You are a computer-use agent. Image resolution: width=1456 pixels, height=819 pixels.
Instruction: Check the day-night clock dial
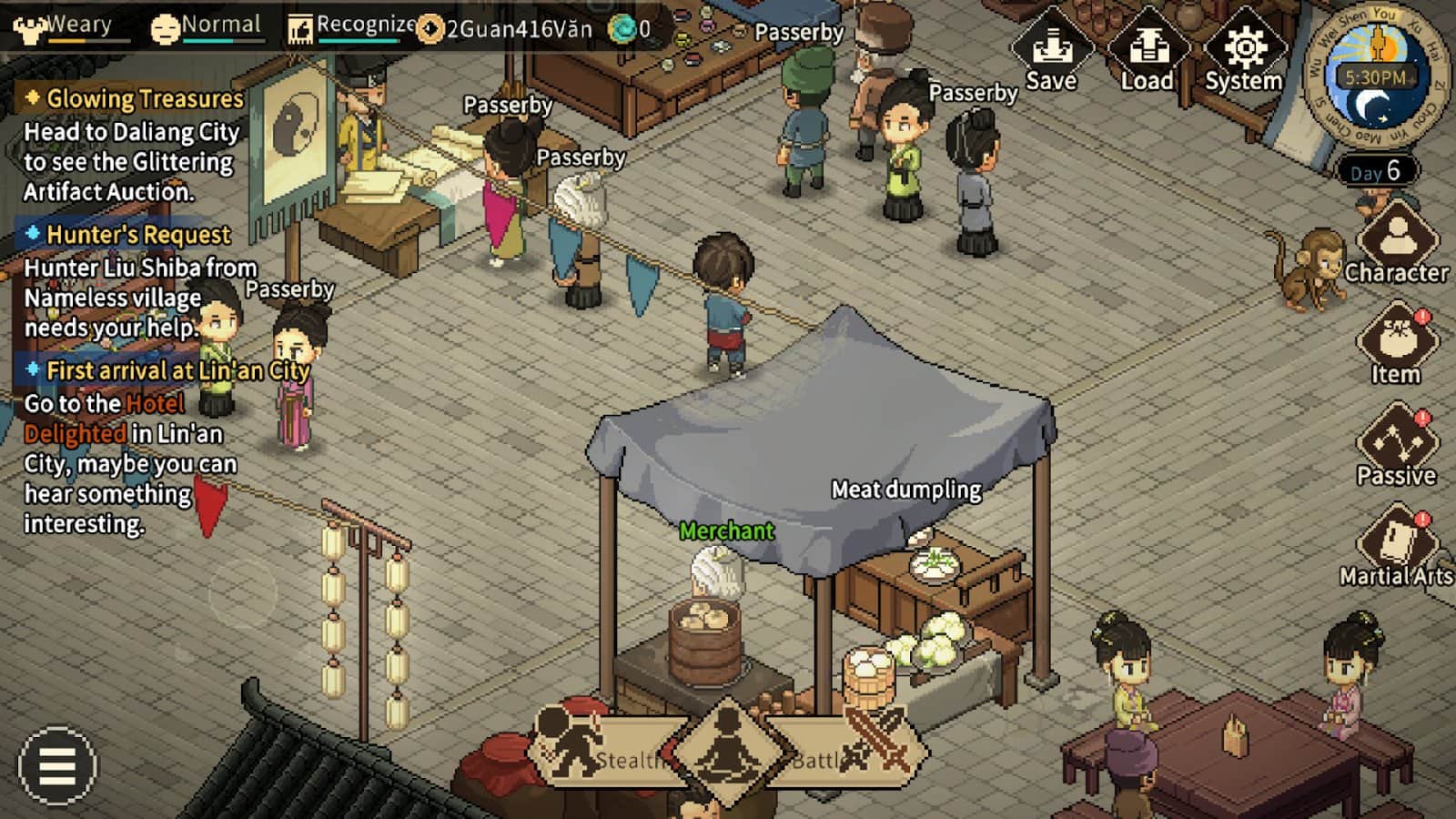click(1375, 79)
